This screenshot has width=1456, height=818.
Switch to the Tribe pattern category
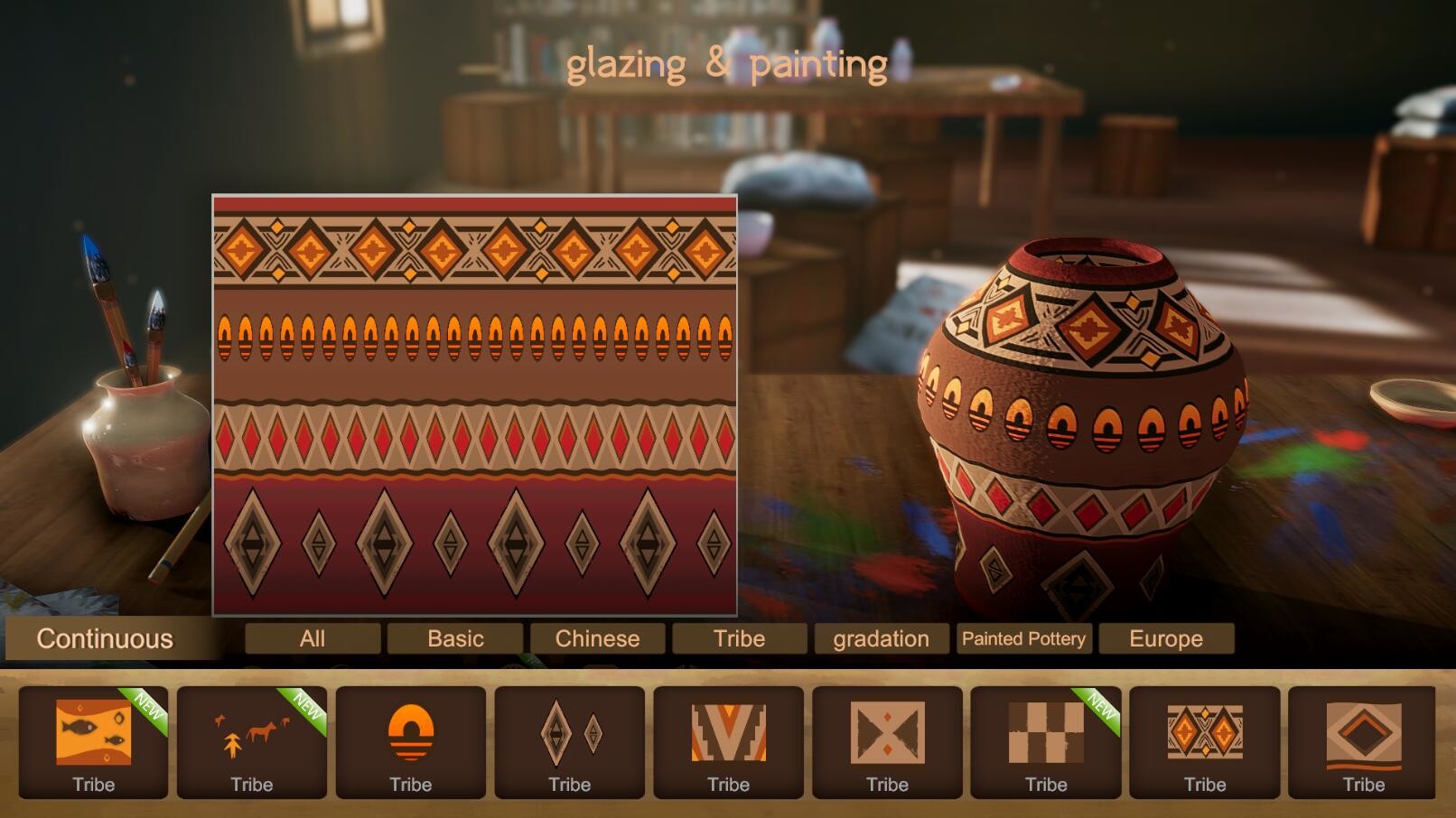(739, 638)
